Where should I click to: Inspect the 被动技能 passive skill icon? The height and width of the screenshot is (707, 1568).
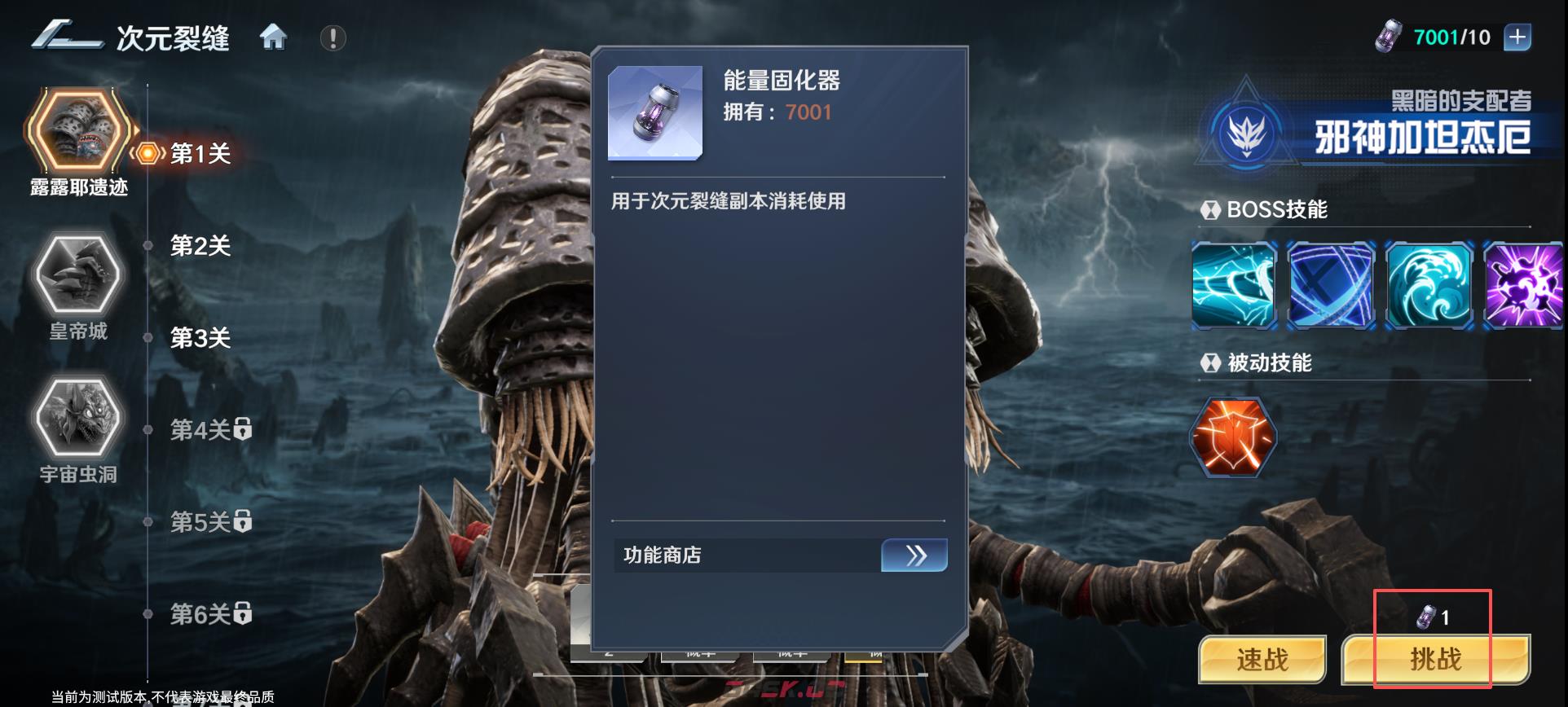1233,437
